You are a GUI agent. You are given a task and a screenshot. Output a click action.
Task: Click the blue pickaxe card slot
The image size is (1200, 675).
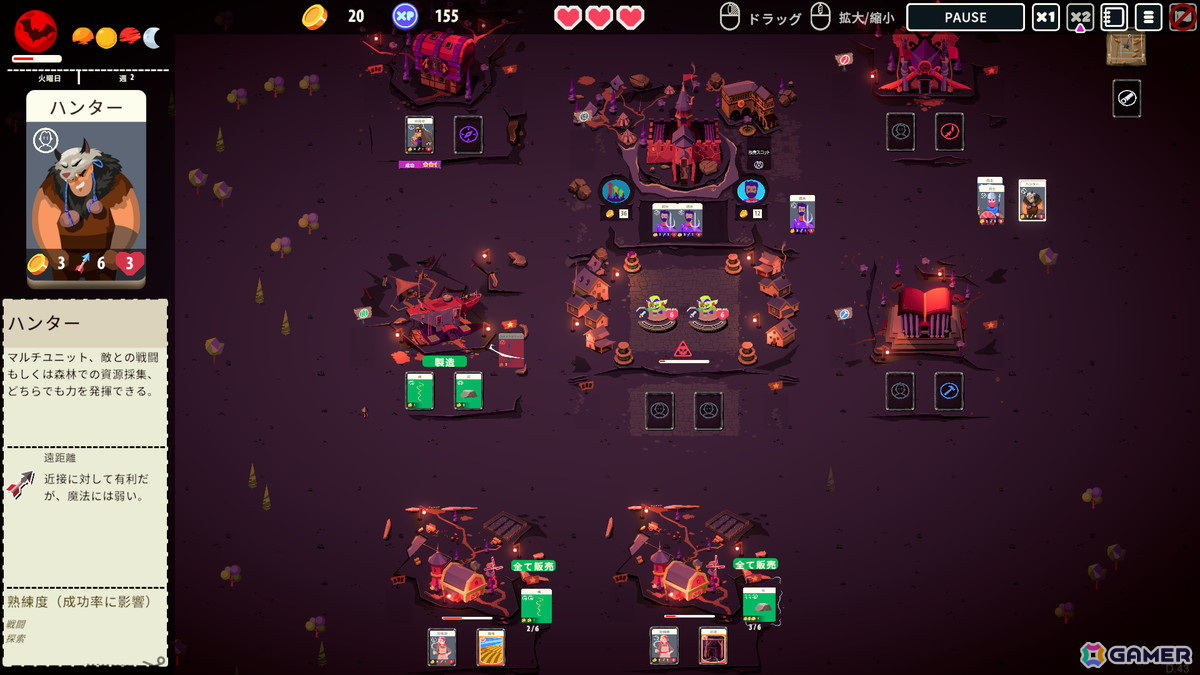pyautogui.click(x=948, y=390)
